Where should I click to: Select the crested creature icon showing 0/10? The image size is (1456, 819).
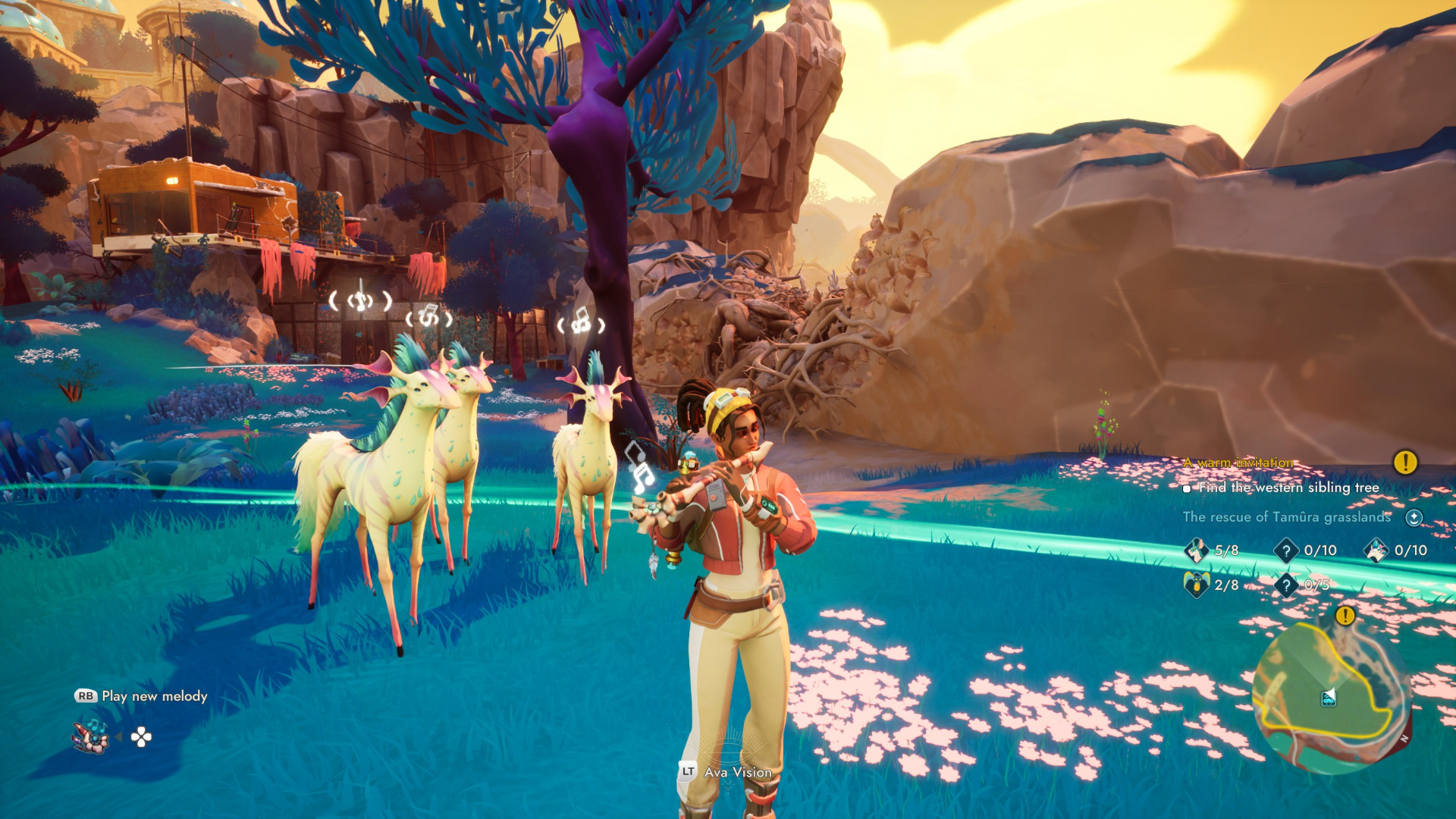point(1376,550)
